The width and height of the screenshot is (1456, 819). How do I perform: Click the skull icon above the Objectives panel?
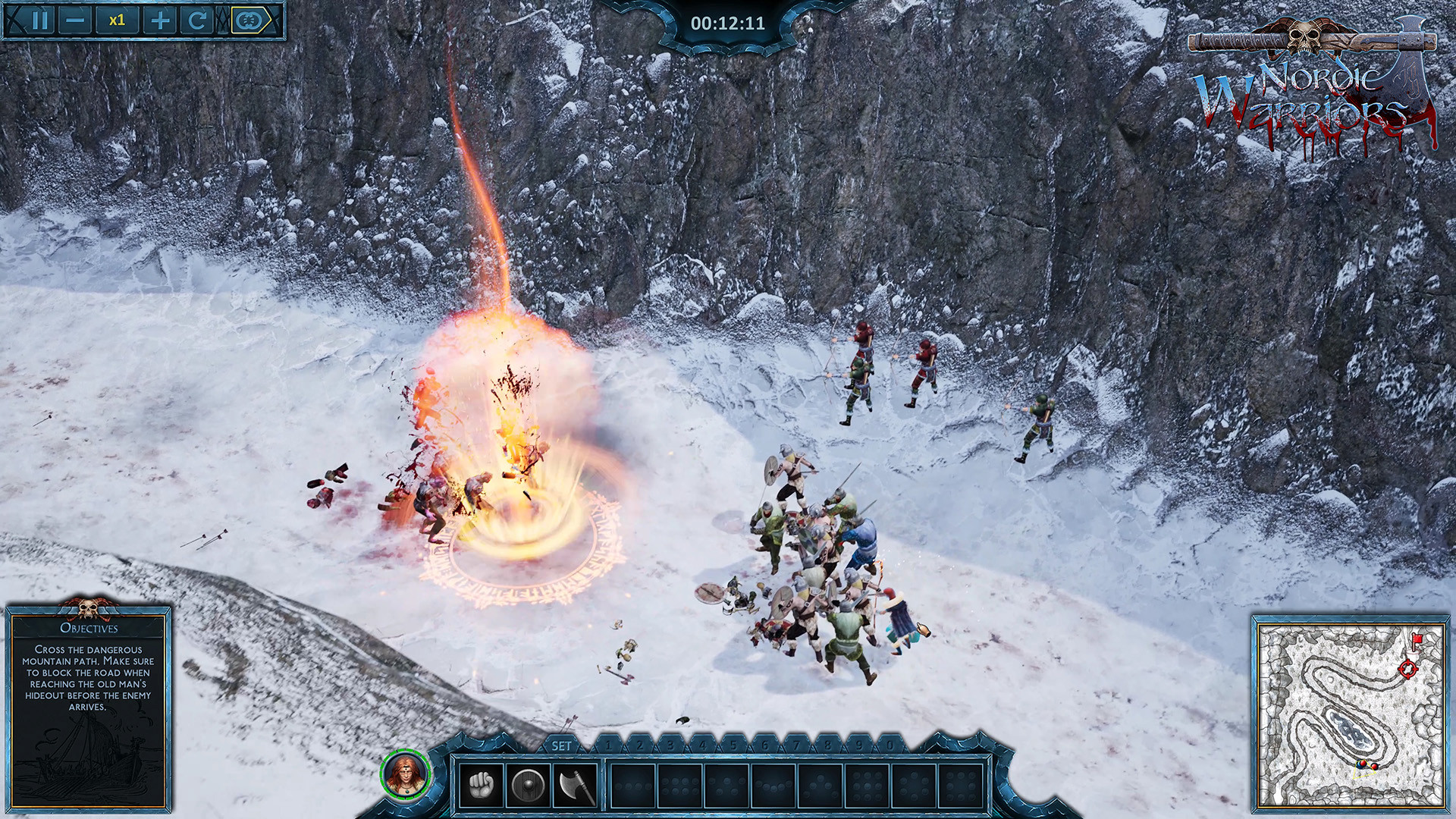tap(89, 608)
